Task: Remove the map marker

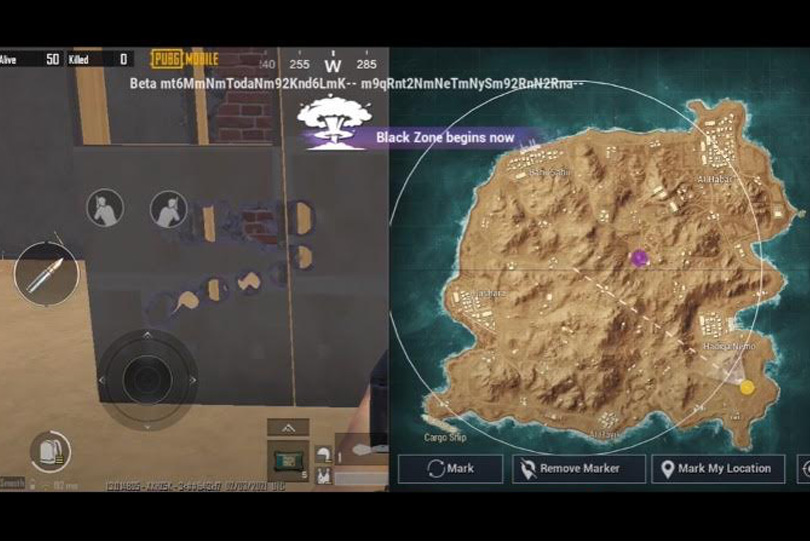Action: point(567,468)
